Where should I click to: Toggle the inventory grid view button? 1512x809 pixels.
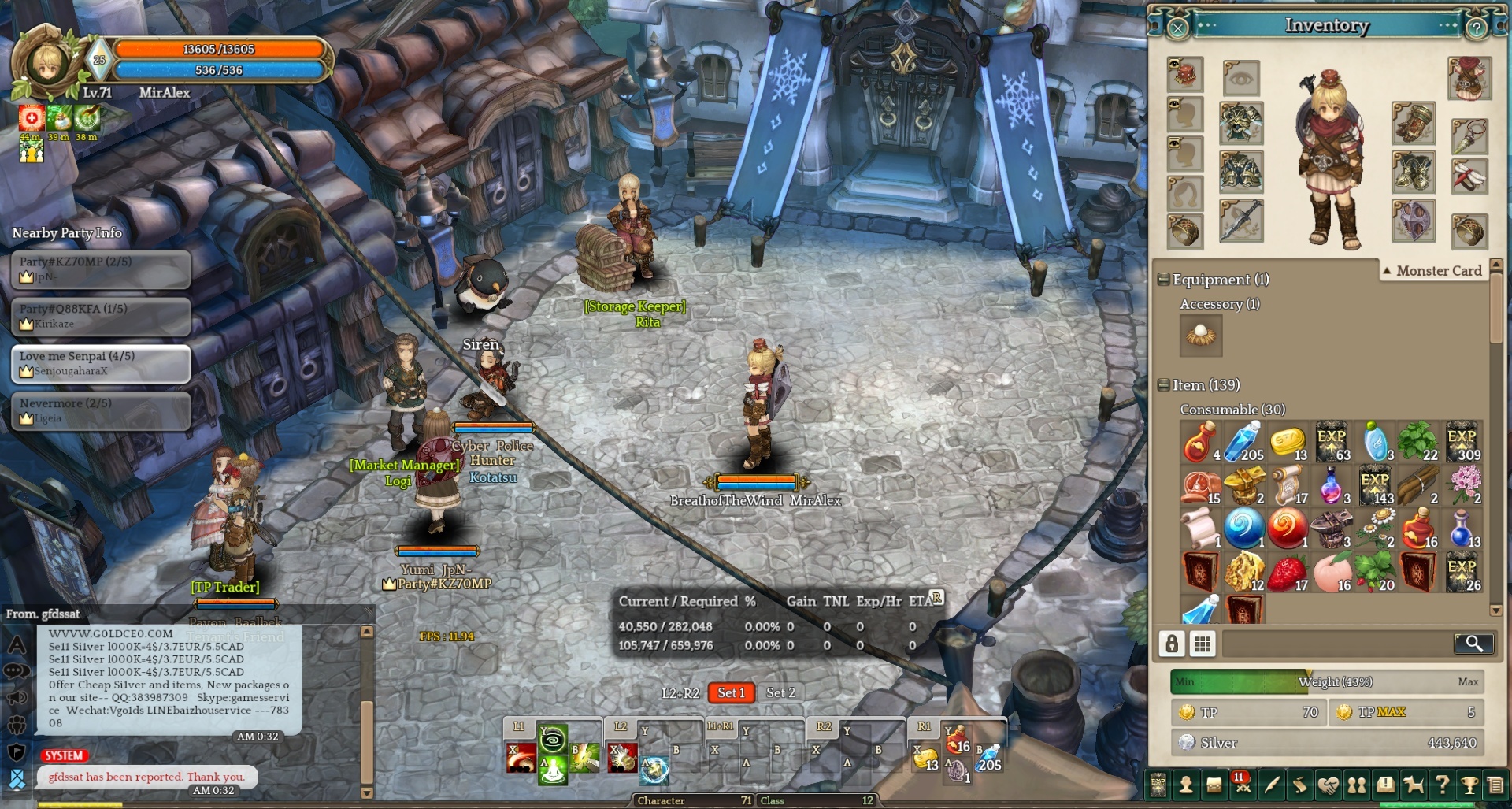[1203, 644]
